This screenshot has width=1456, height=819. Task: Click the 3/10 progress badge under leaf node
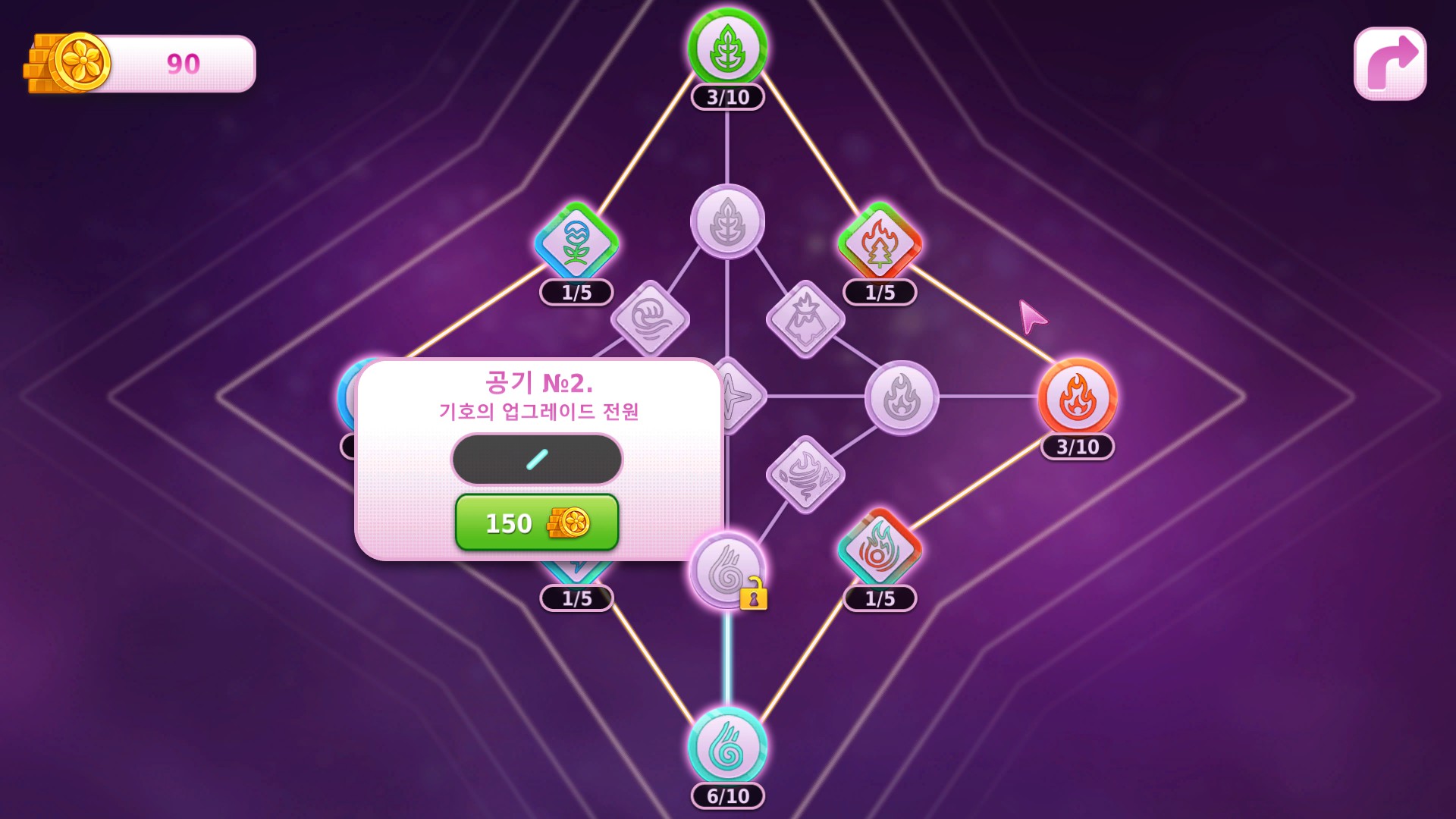(729, 96)
